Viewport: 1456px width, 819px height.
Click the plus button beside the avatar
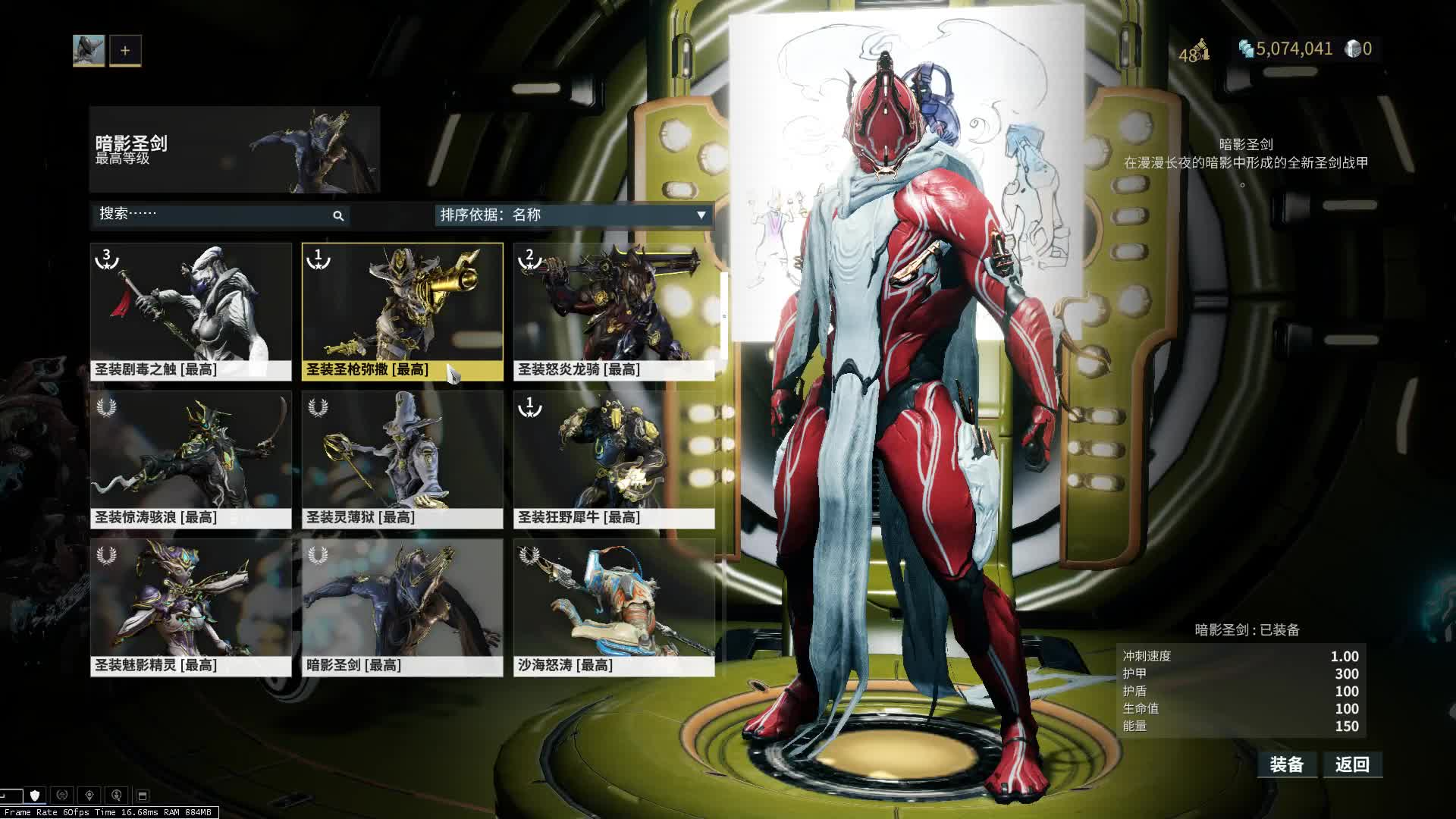tap(125, 51)
